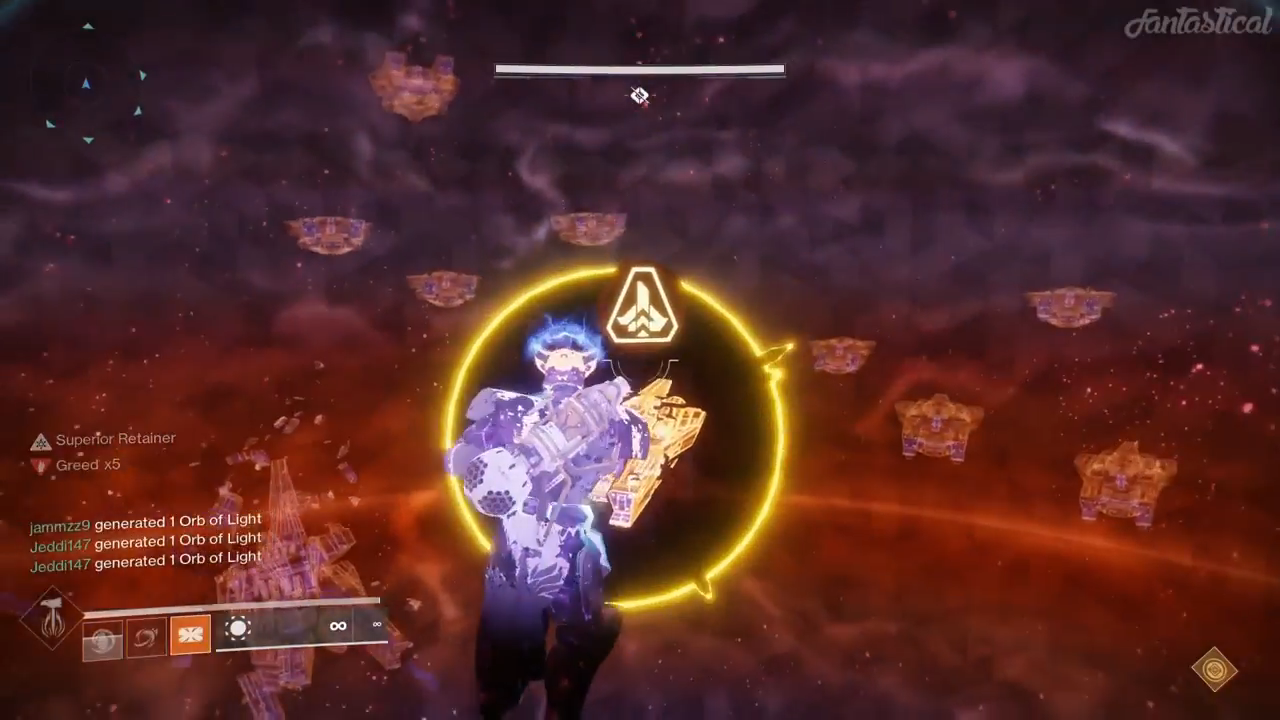Select the super ability diamond icon

point(52,617)
